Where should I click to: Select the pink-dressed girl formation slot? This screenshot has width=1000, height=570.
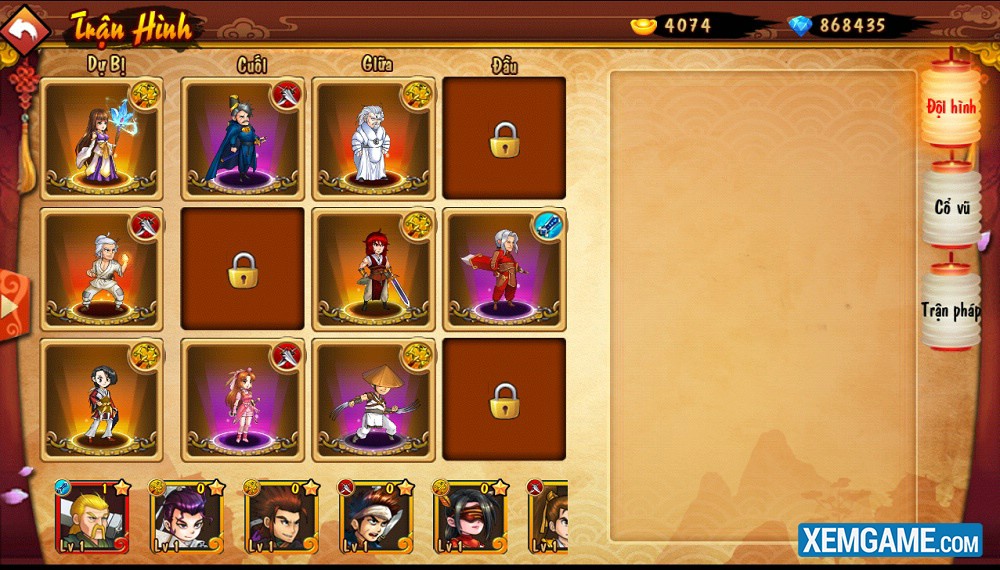(x=242, y=399)
